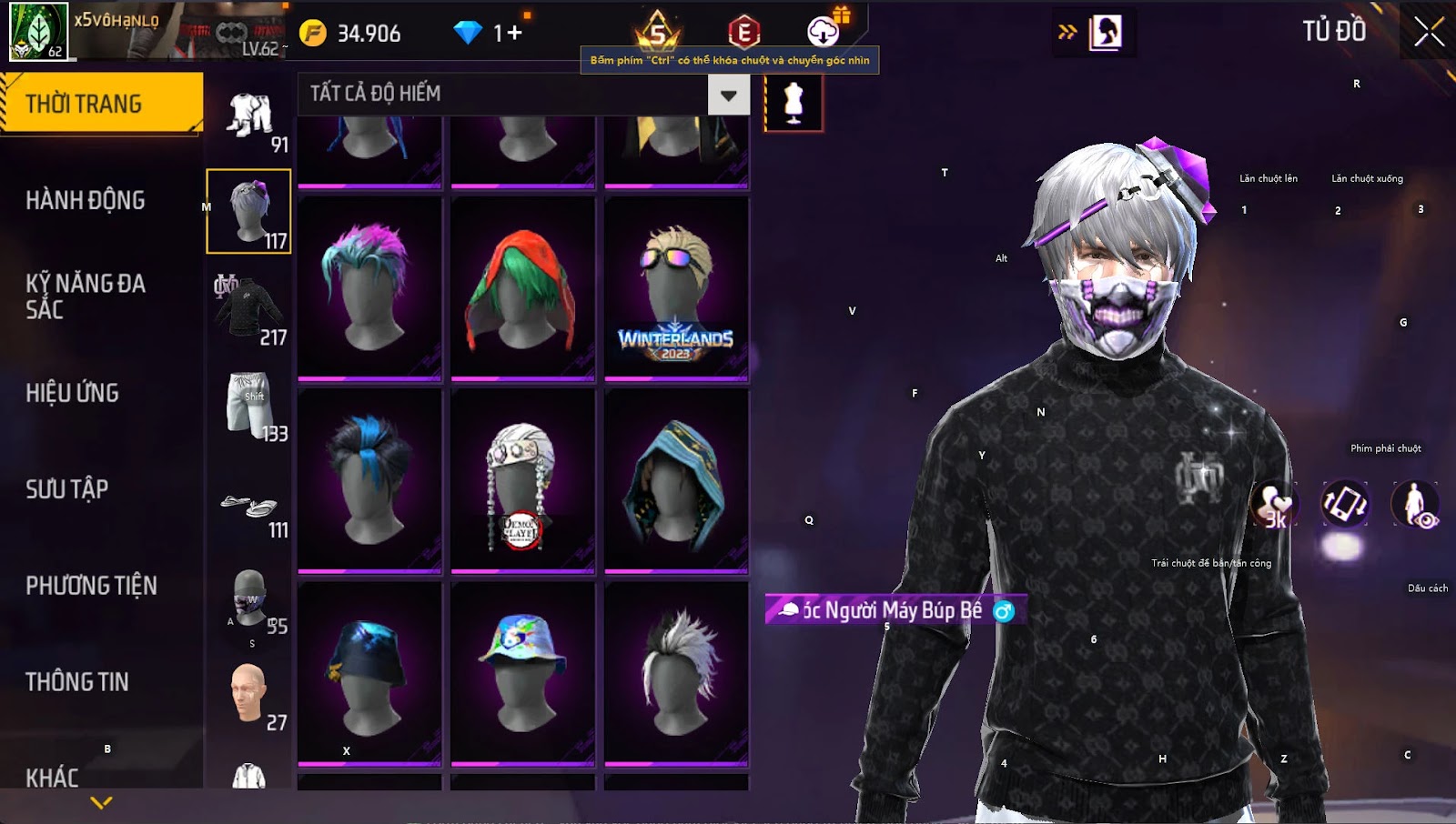The width and height of the screenshot is (1456, 824).
Task: Click the mannequin preview button
Action: click(794, 103)
